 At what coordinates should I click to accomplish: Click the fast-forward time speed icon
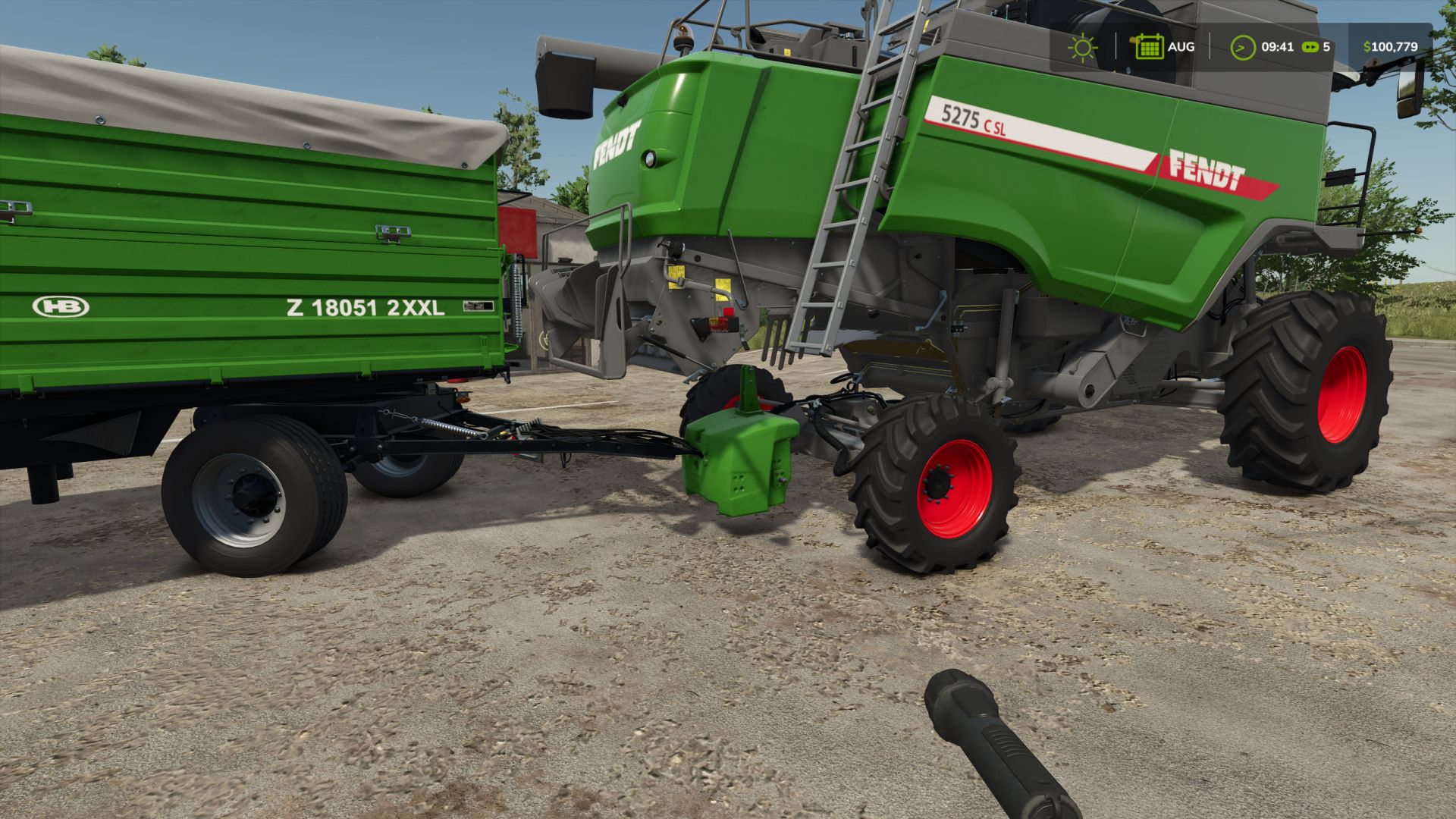pyautogui.click(x=1310, y=47)
